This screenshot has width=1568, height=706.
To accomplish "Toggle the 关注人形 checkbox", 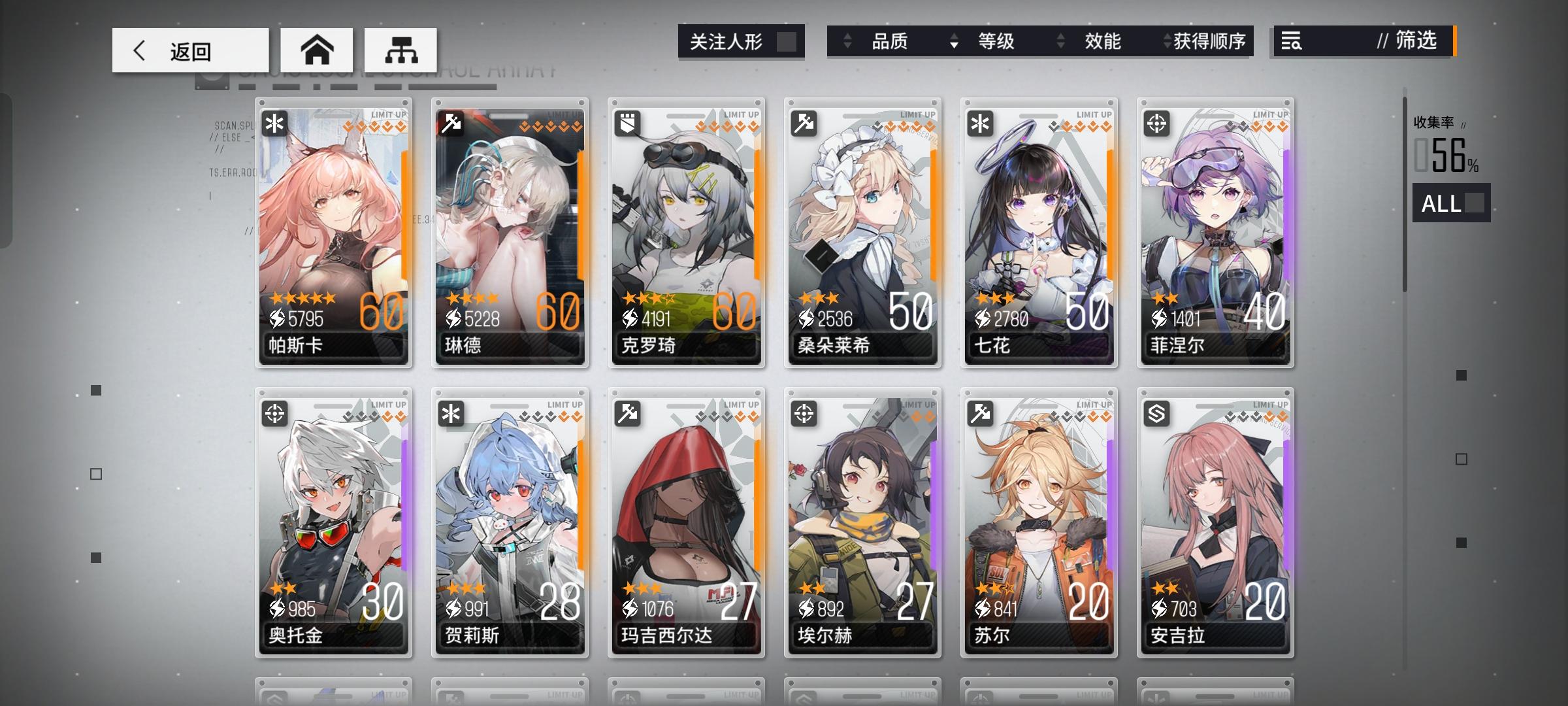I will 789,41.
